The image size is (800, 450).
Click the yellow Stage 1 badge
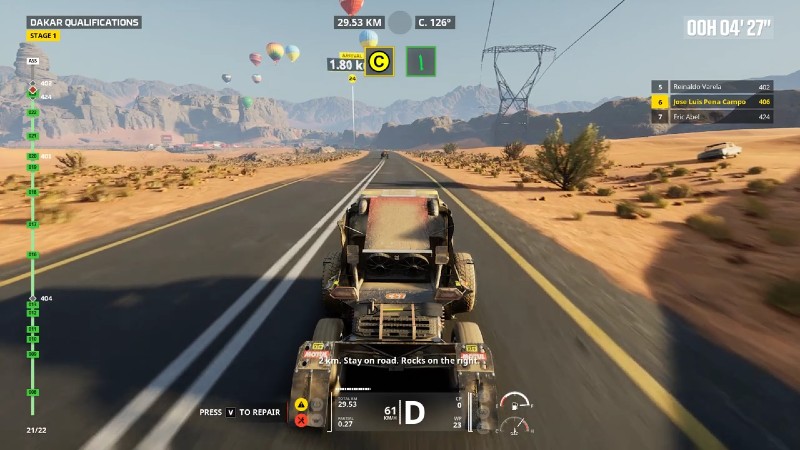point(43,36)
